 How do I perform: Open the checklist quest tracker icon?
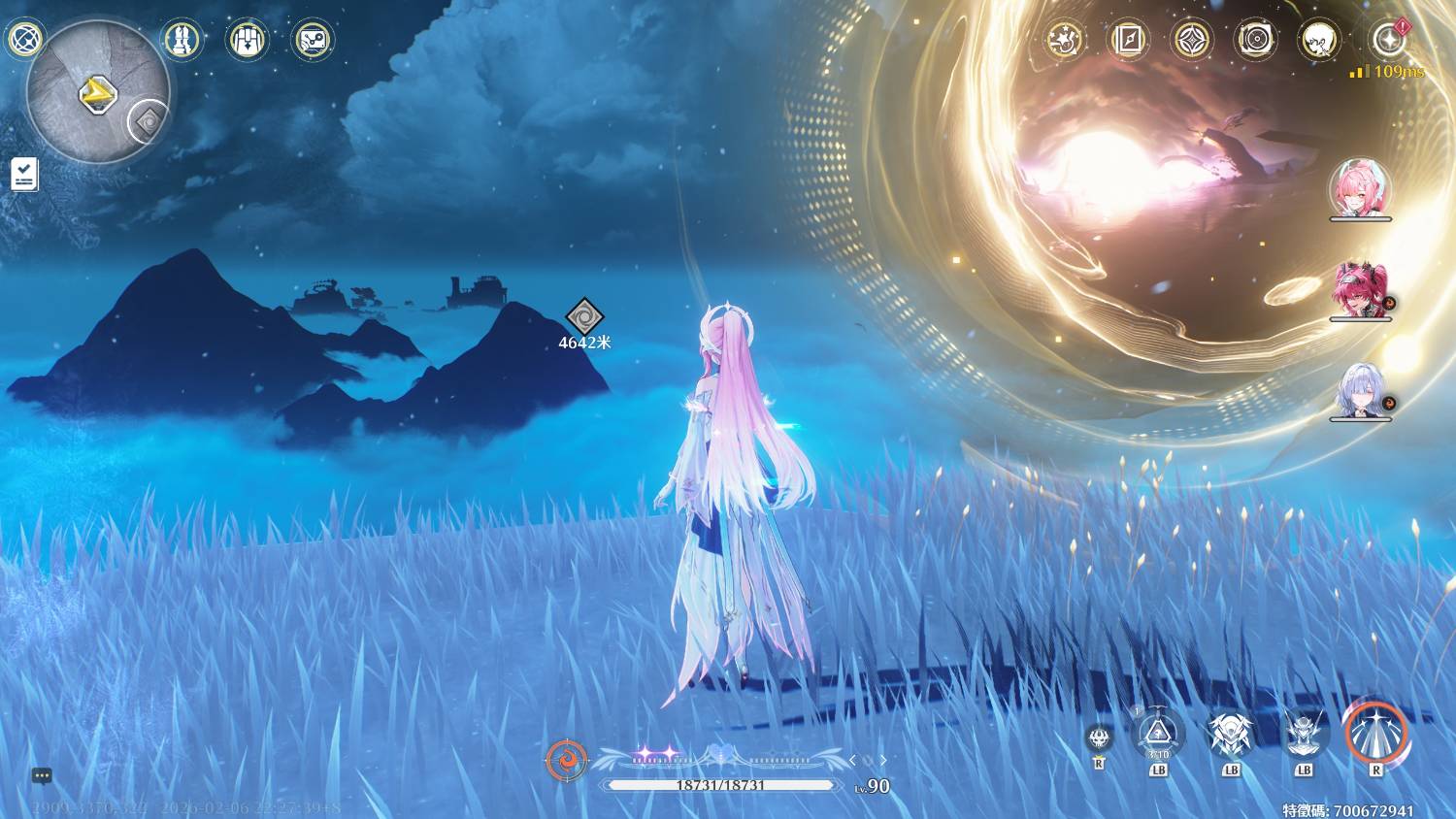pyautogui.click(x=24, y=175)
